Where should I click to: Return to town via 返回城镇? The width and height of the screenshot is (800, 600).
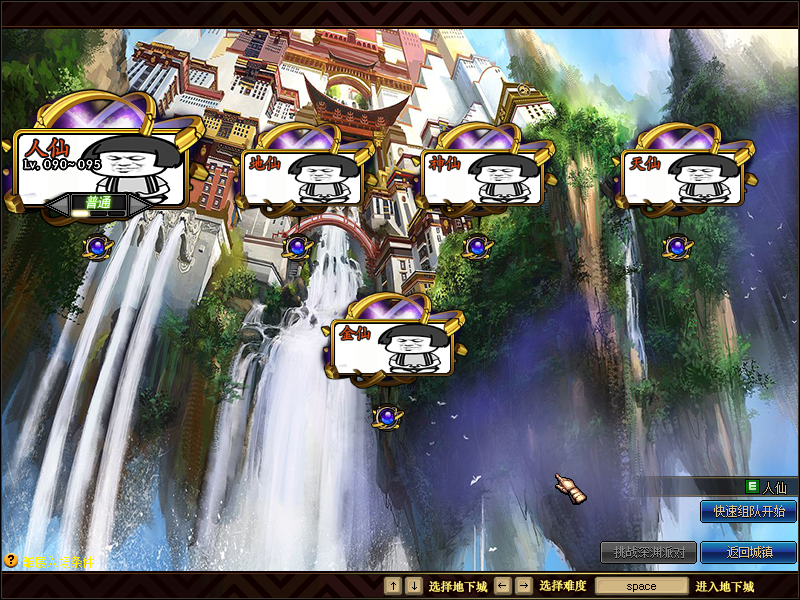[x=748, y=552]
